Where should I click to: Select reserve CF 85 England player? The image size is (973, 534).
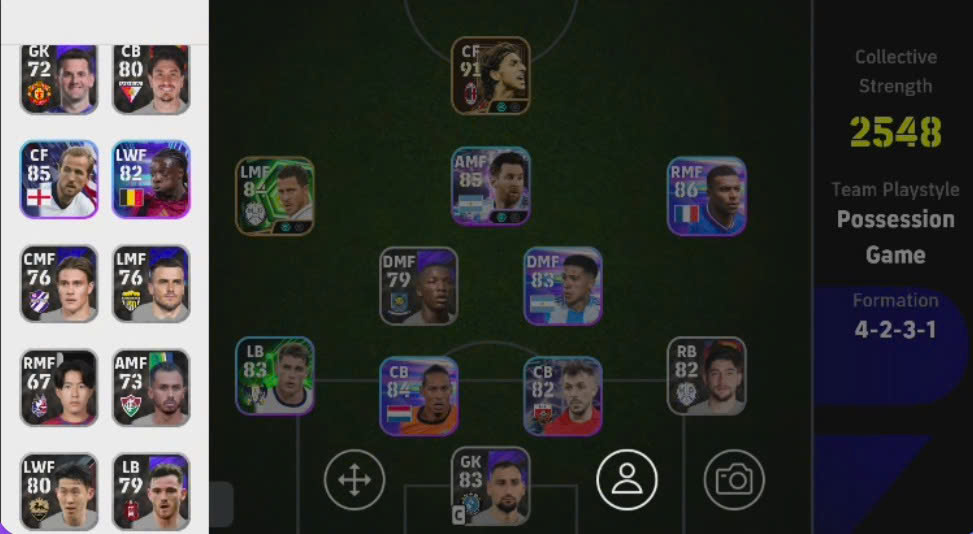tap(59, 179)
